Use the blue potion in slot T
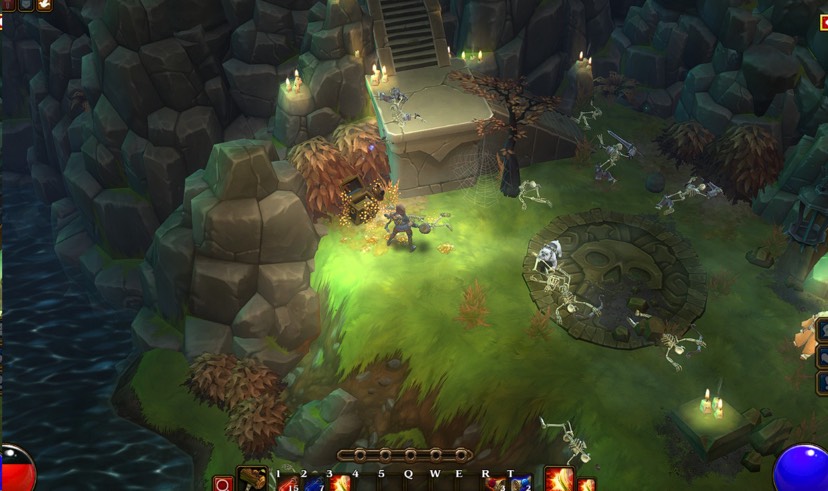The width and height of the screenshot is (828, 491). [521, 484]
